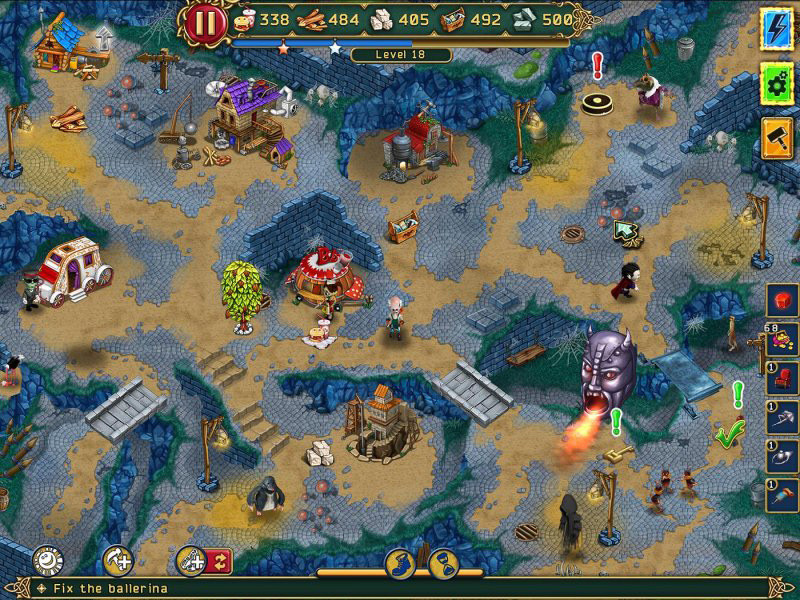Choose the treasure pile inventory slot
The image size is (800, 600).
click(782, 339)
